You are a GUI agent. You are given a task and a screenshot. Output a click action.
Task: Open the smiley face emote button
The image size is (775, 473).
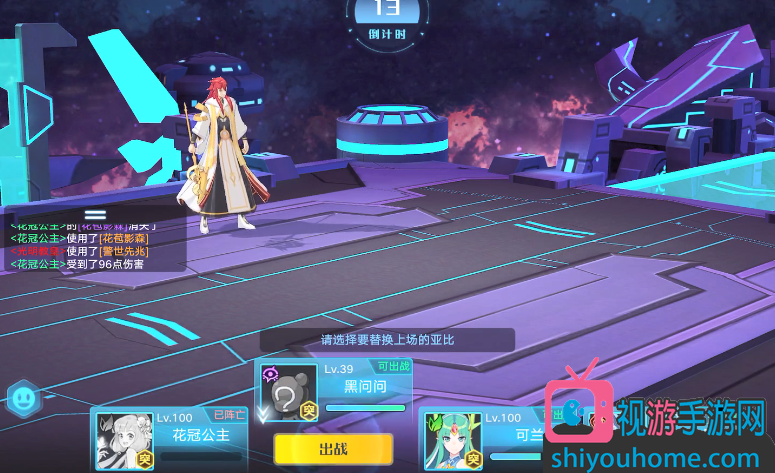click(22, 399)
